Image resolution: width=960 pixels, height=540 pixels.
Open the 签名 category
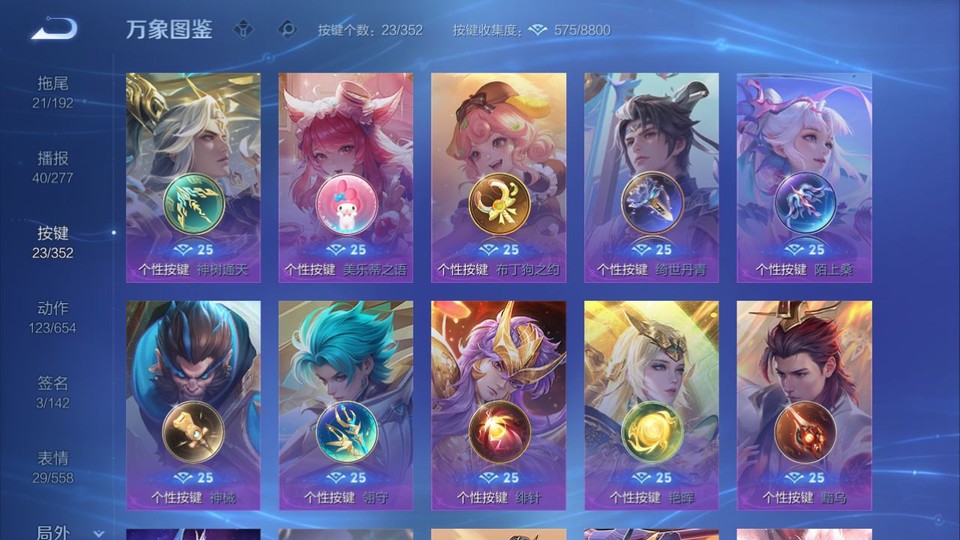(53, 391)
